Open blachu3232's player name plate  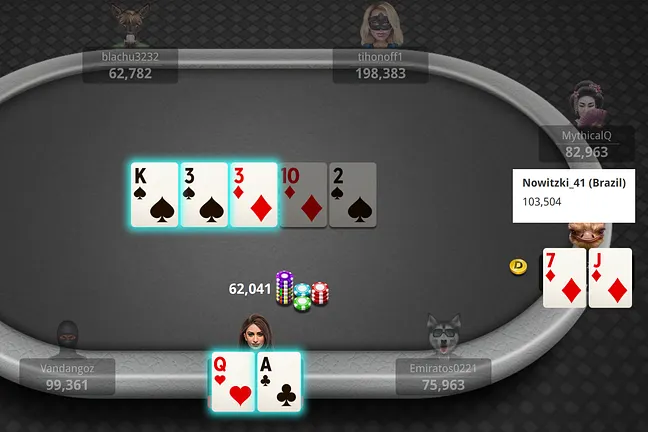point(130,65)
